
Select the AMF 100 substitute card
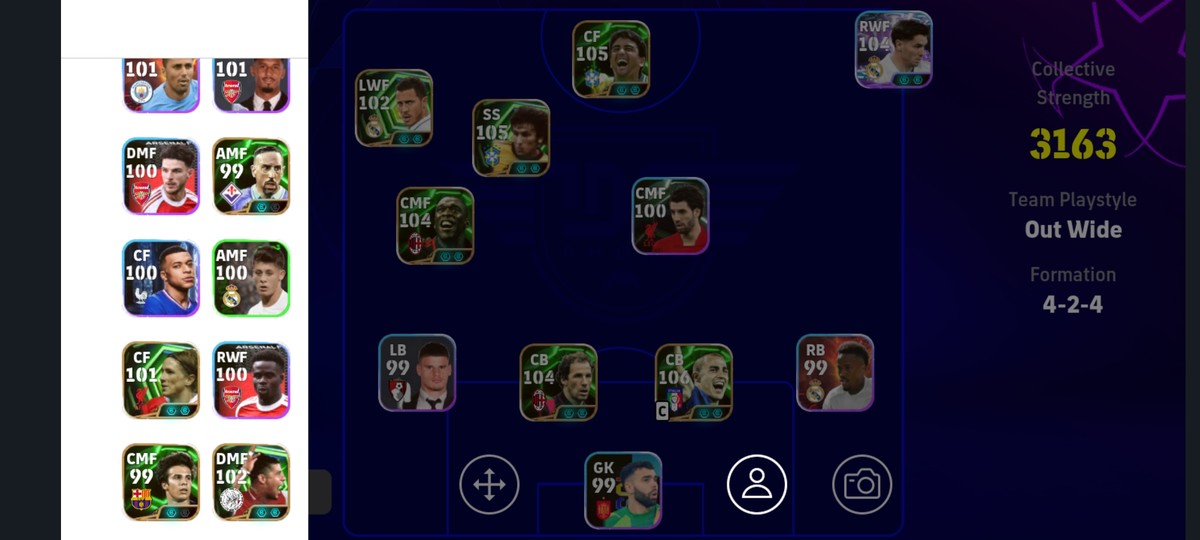(251, 278)
